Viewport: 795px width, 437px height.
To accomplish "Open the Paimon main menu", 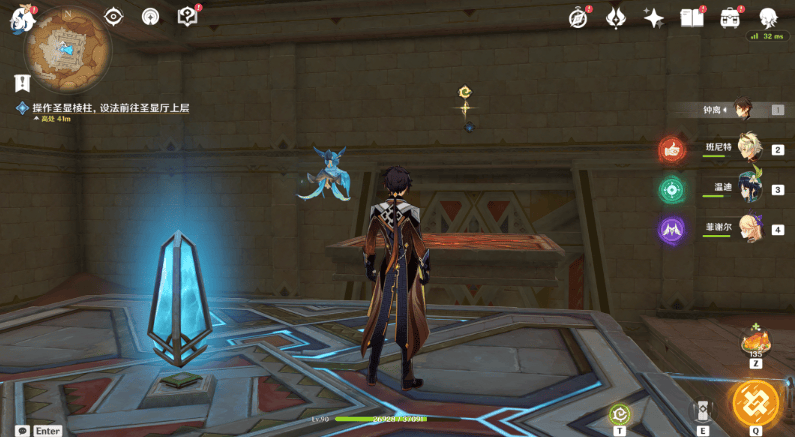I will pos(22,17).
